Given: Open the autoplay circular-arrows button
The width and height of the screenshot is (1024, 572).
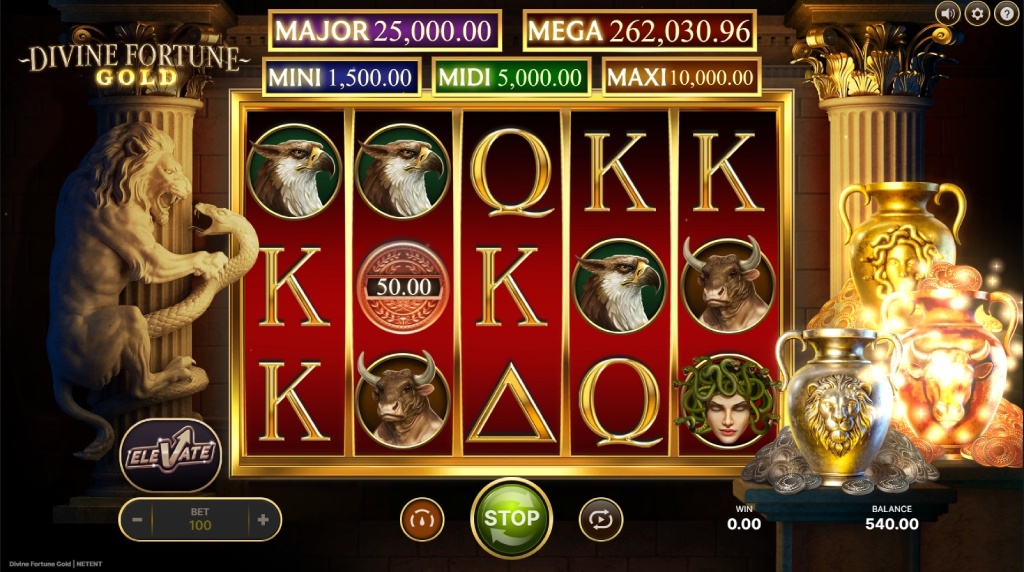Looking at the screenshot, I should coord(600,519).
